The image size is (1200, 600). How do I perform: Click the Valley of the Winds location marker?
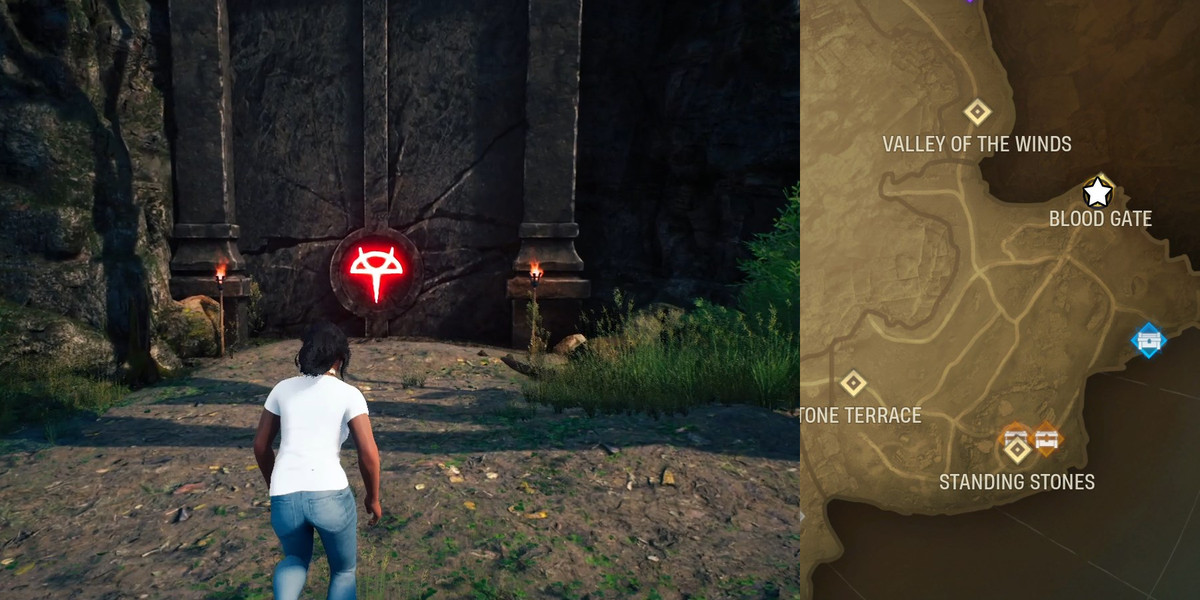(x=977, y=111)
